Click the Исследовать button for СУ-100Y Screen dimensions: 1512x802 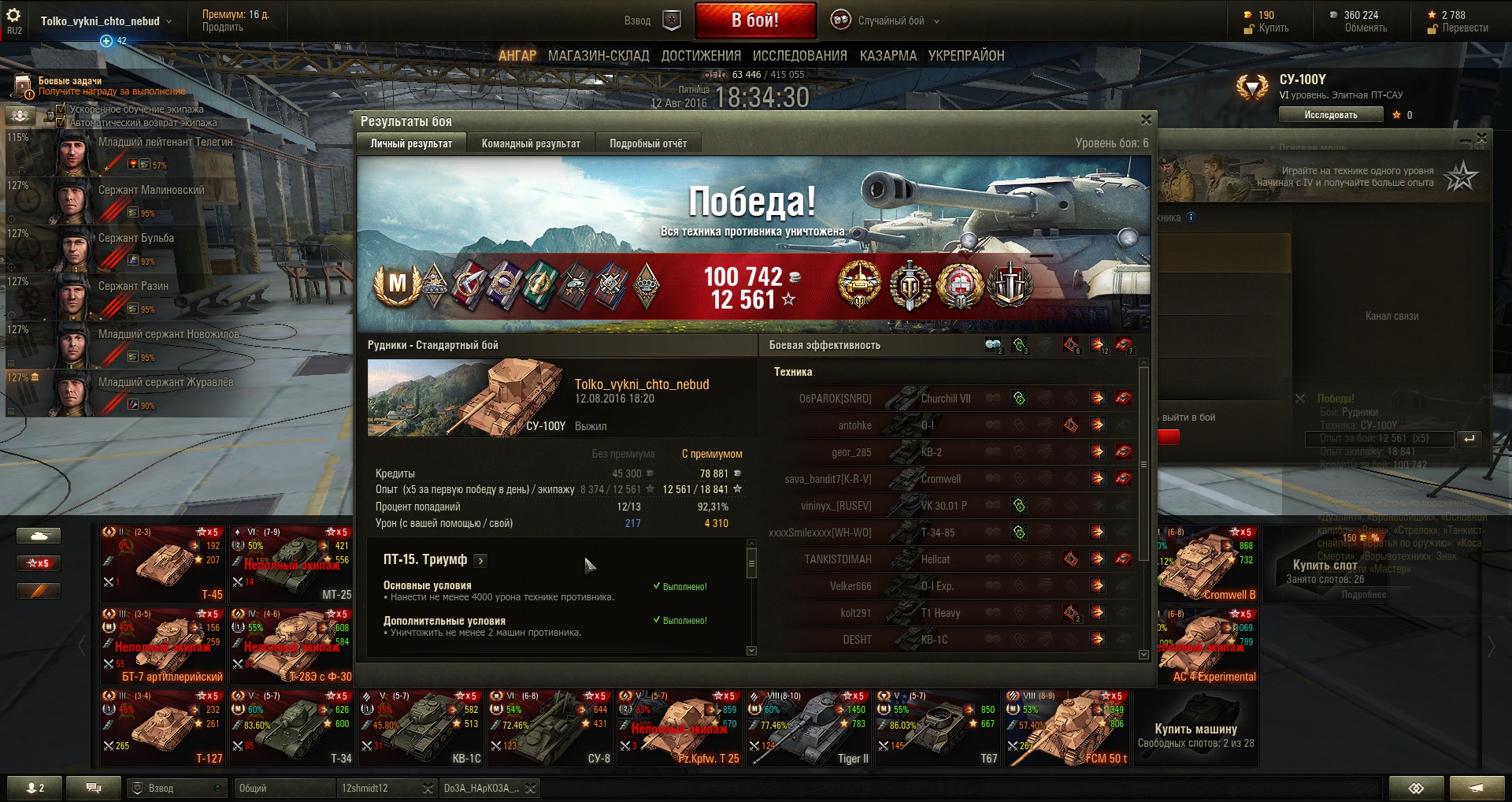tap(1330, 115)
